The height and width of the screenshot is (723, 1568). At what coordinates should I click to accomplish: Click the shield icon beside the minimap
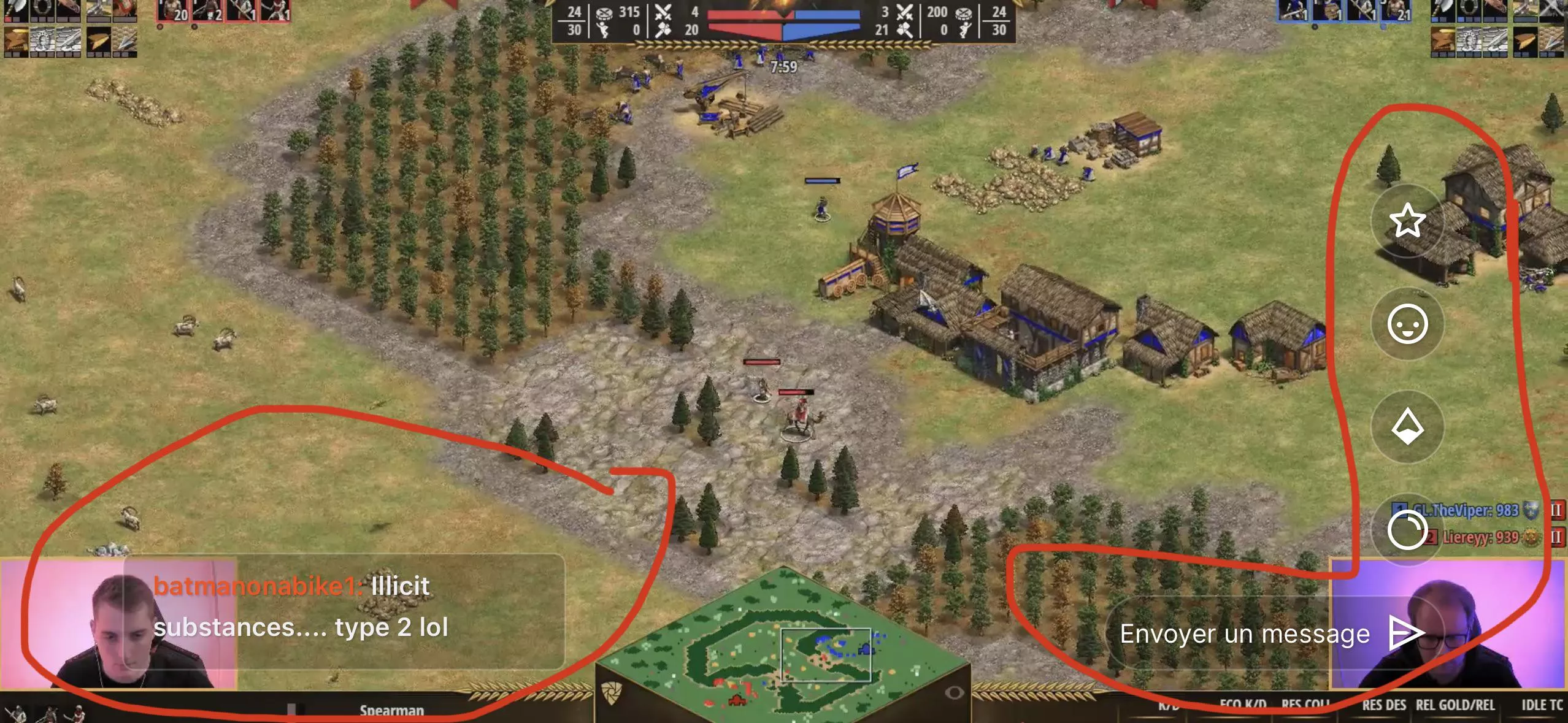613,694
